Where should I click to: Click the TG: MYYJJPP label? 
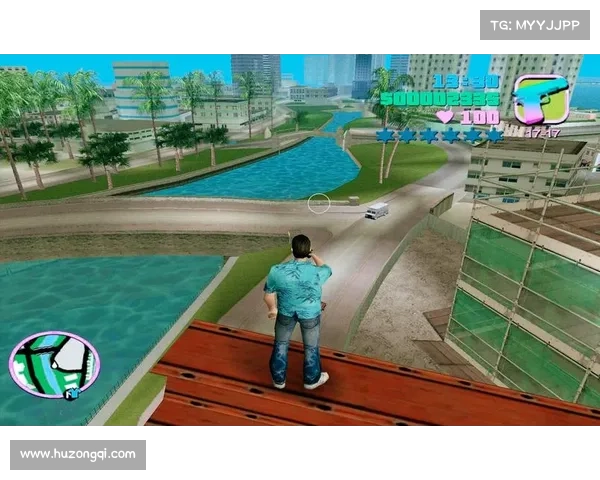pyautogui.click(x=535, y=24)
